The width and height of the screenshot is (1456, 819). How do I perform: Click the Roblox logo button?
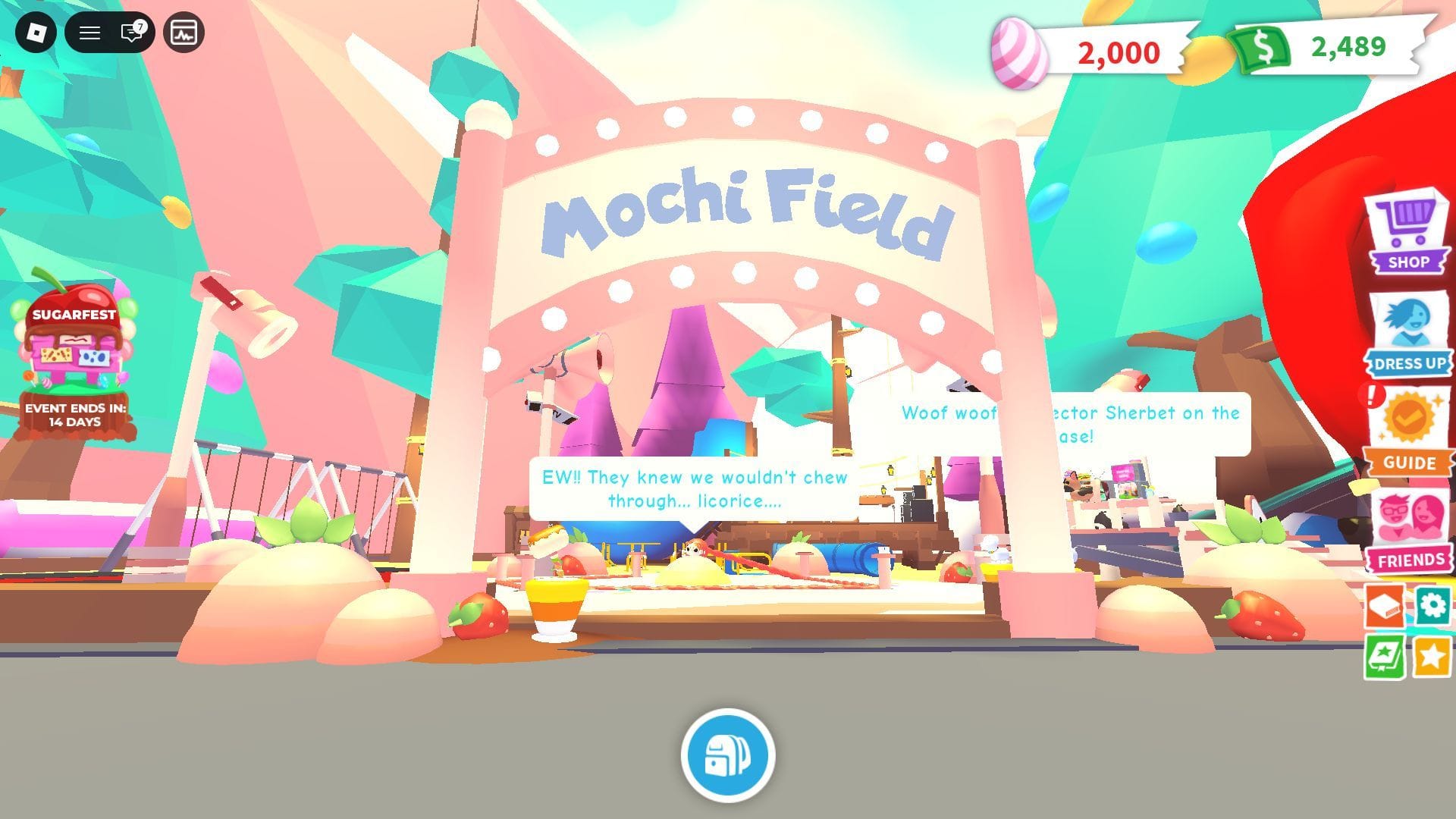click(38, 33)
